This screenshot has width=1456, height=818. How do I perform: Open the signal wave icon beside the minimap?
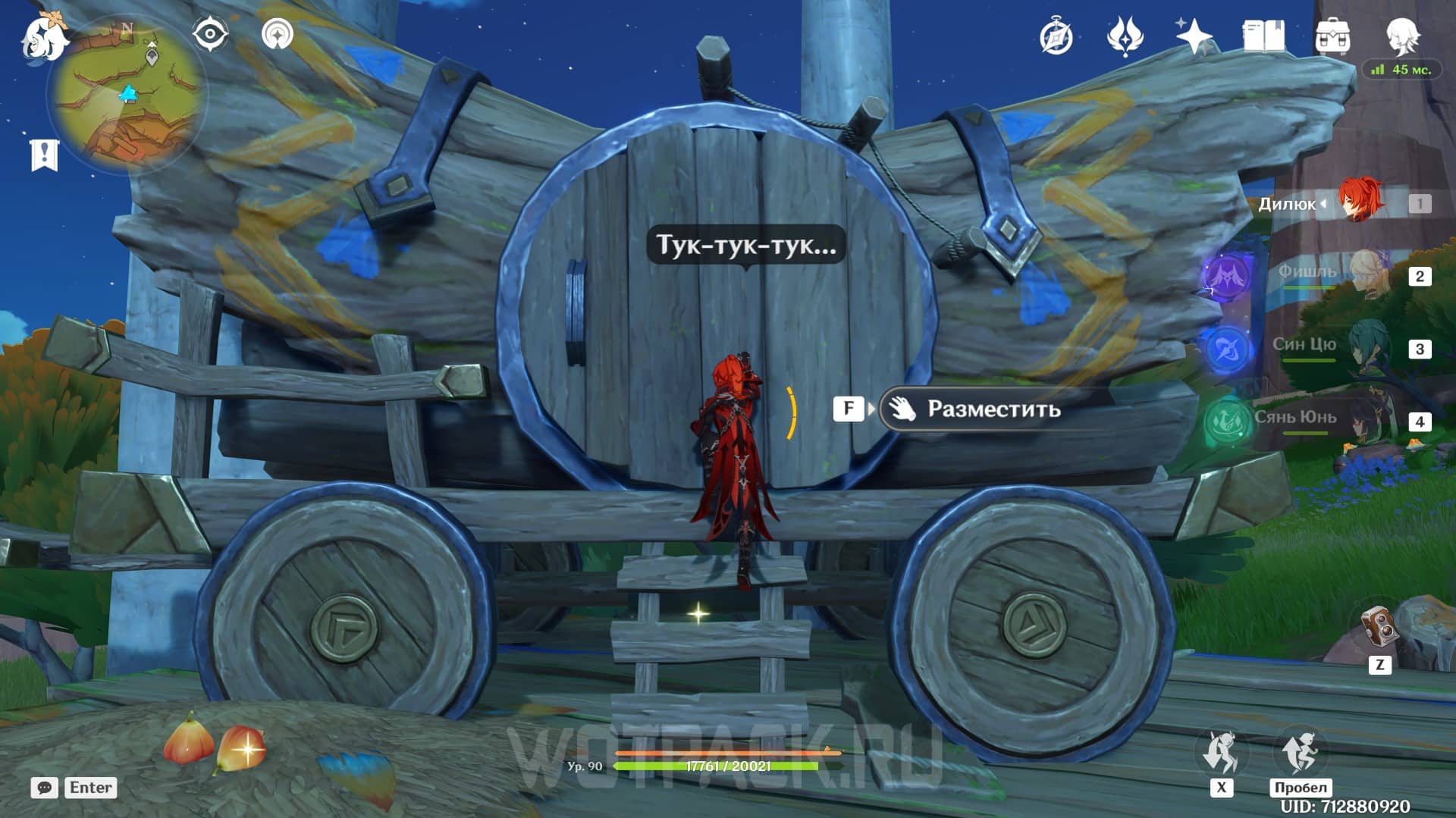pos(278,34)
